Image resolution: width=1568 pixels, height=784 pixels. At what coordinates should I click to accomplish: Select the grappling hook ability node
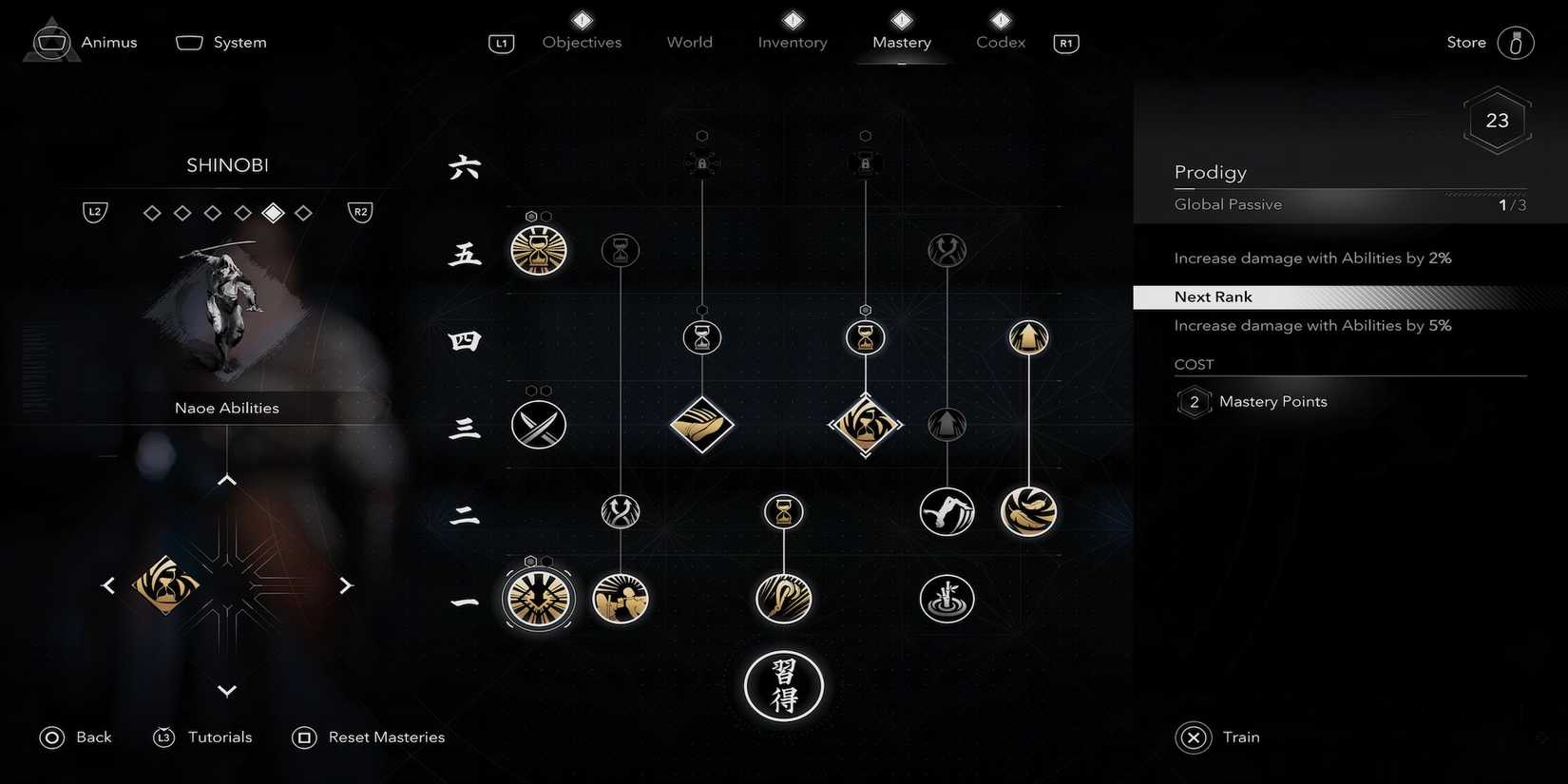point(947,511)
